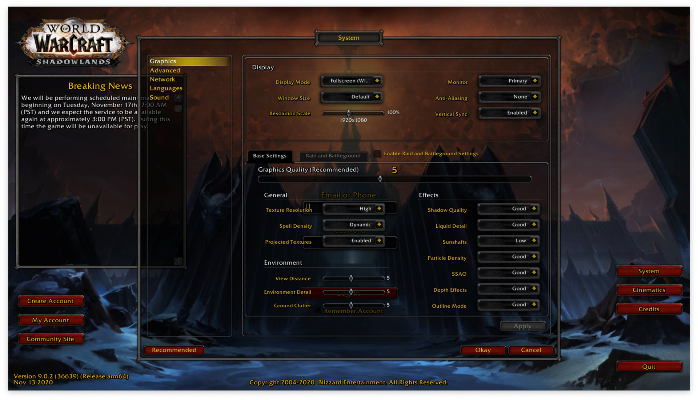Cancel the system settings changes
This screenshot has width=698, height=400.
531,350
